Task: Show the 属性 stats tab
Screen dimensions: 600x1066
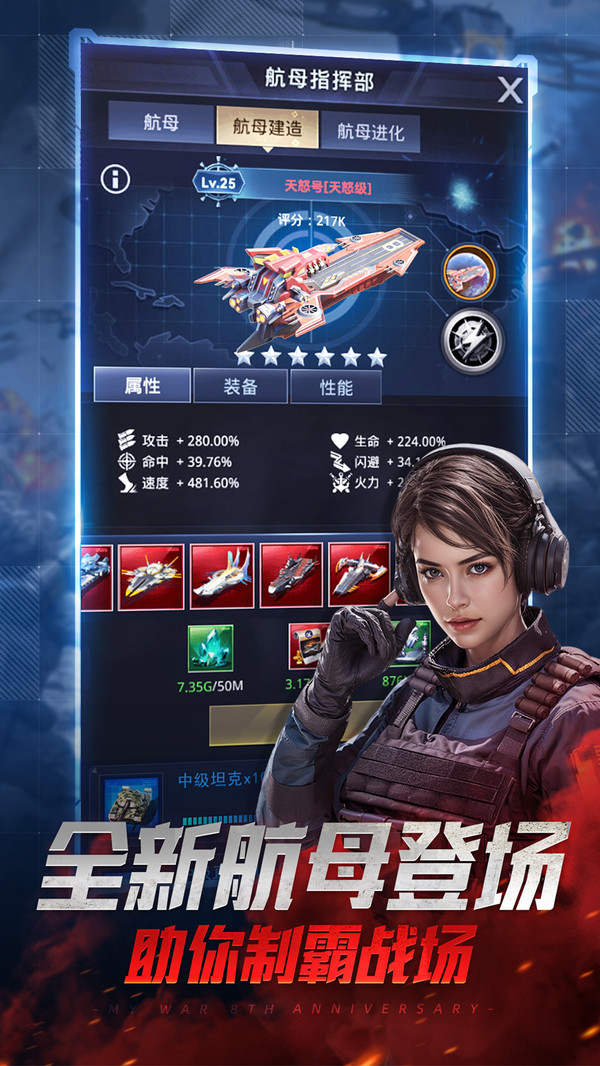Action: coord(142,386)
